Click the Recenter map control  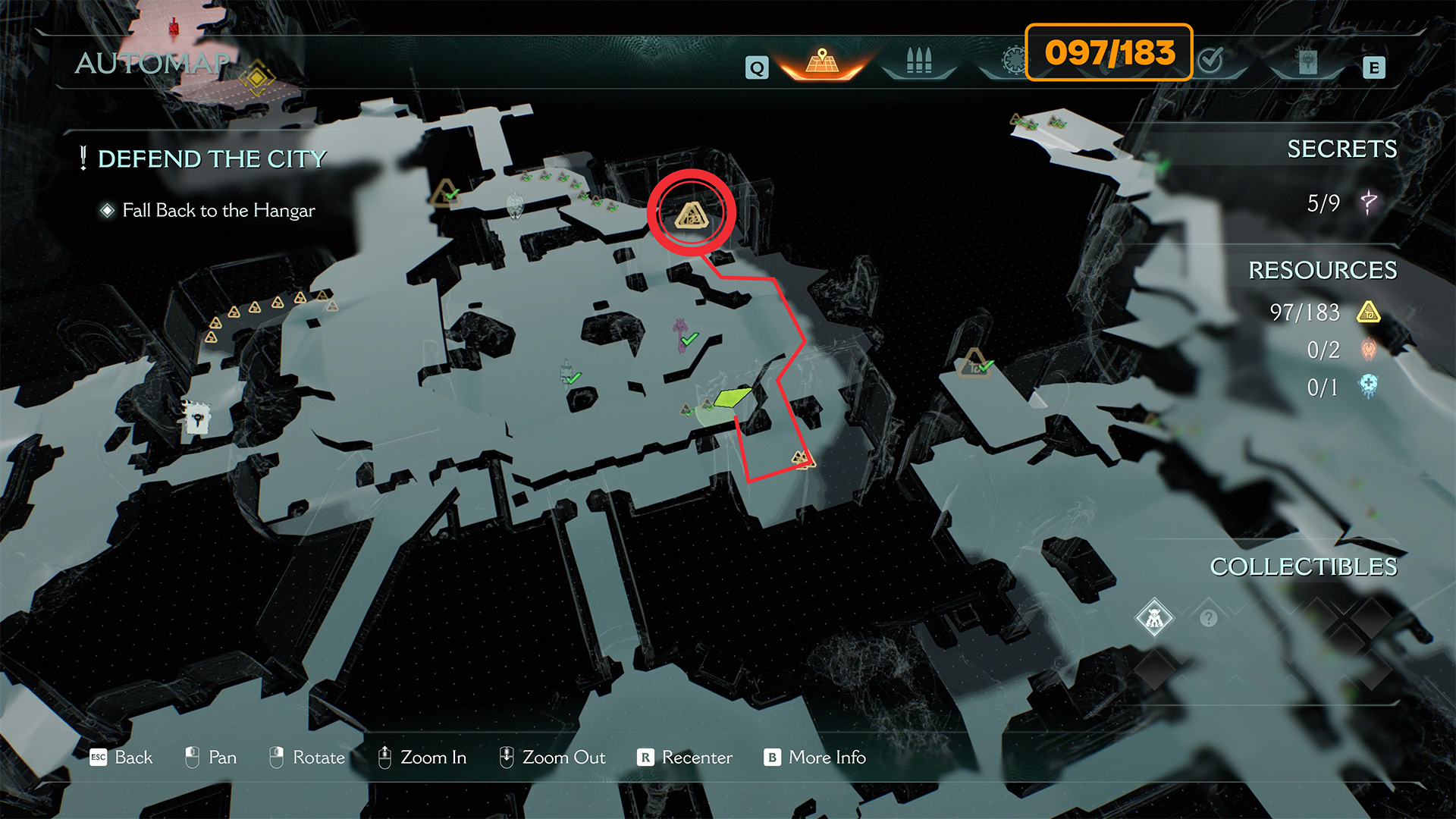pos(685,757)
